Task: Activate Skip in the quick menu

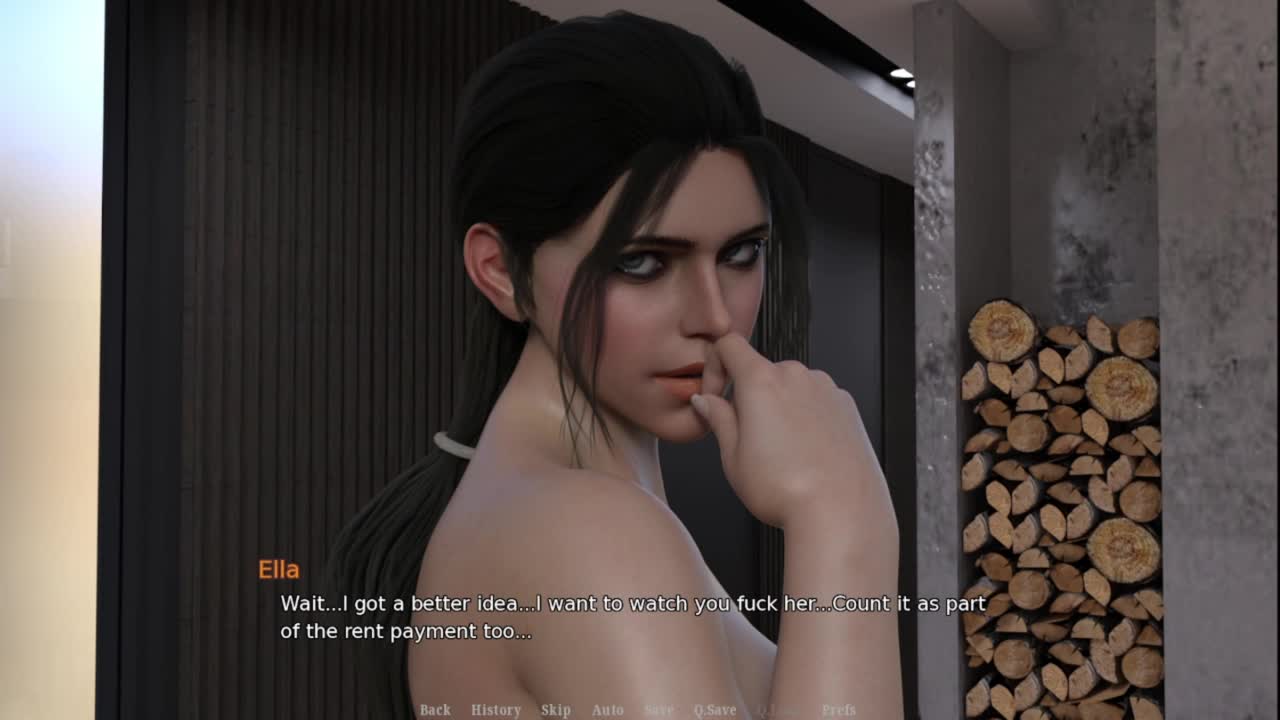Action: [x=556, y=710]
